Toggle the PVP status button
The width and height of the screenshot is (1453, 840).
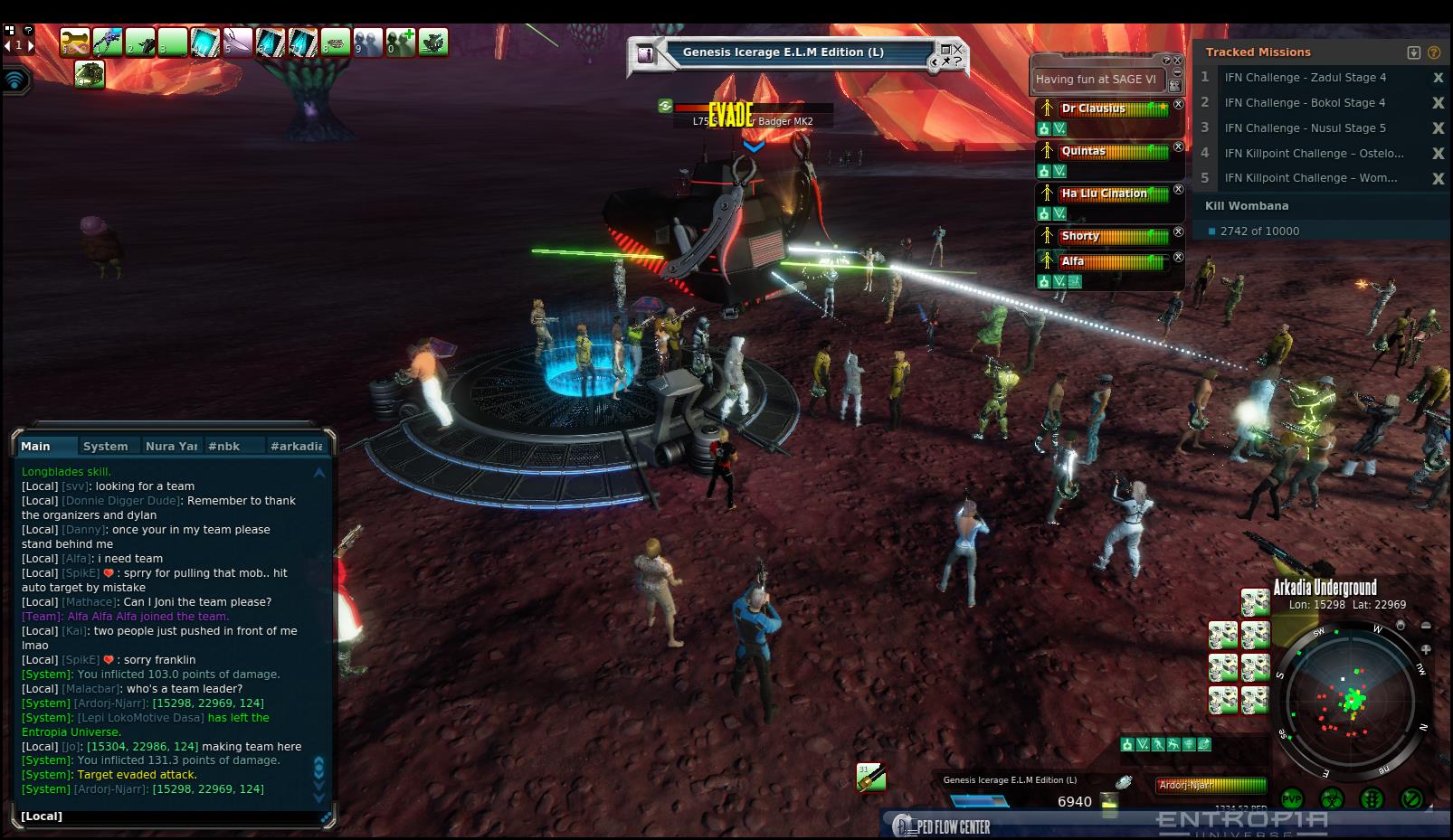(x=1292, y=799)
